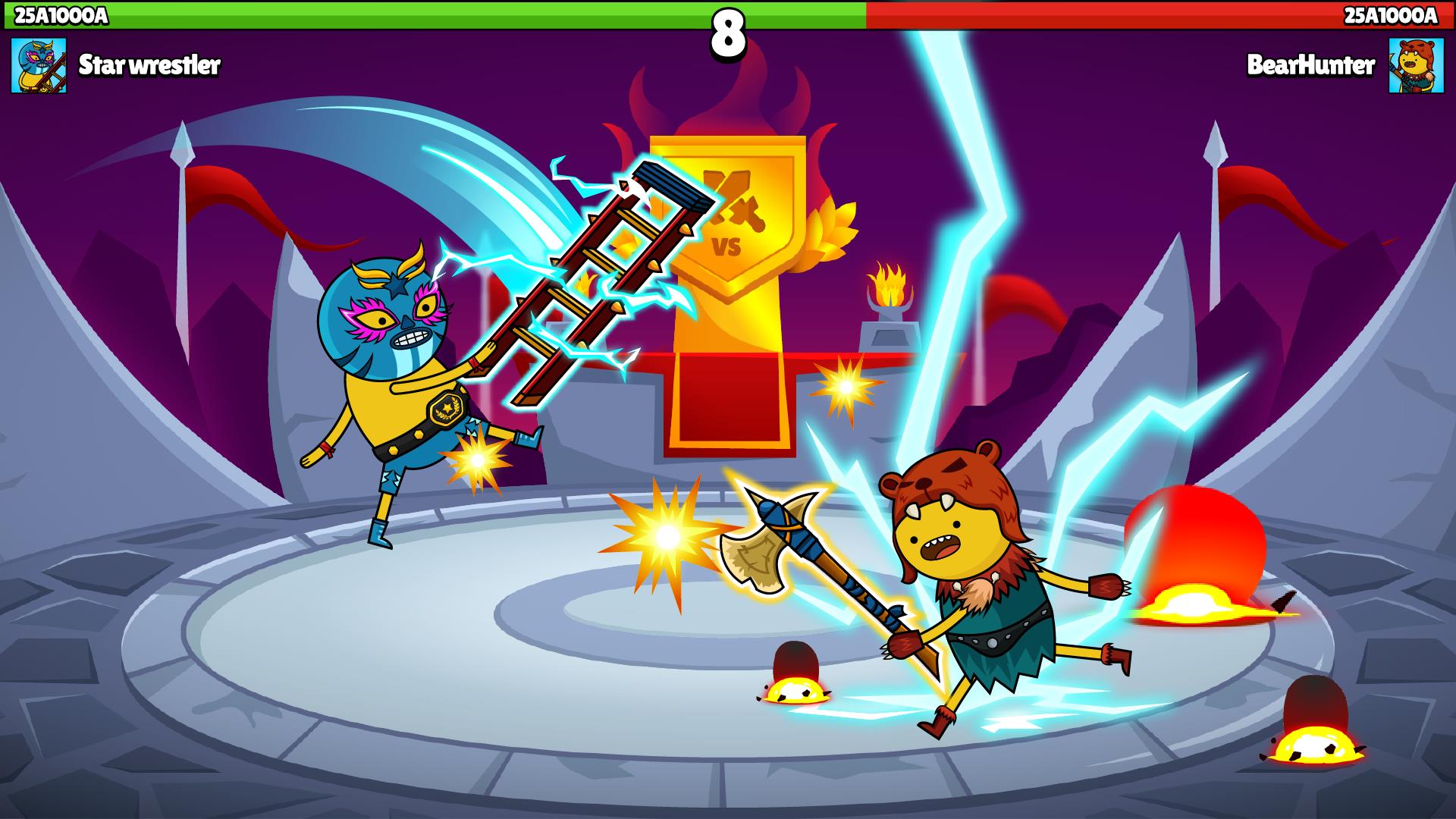1456x819 pixels.
Task: Click the Star wrestler name label
Action: 149,65
